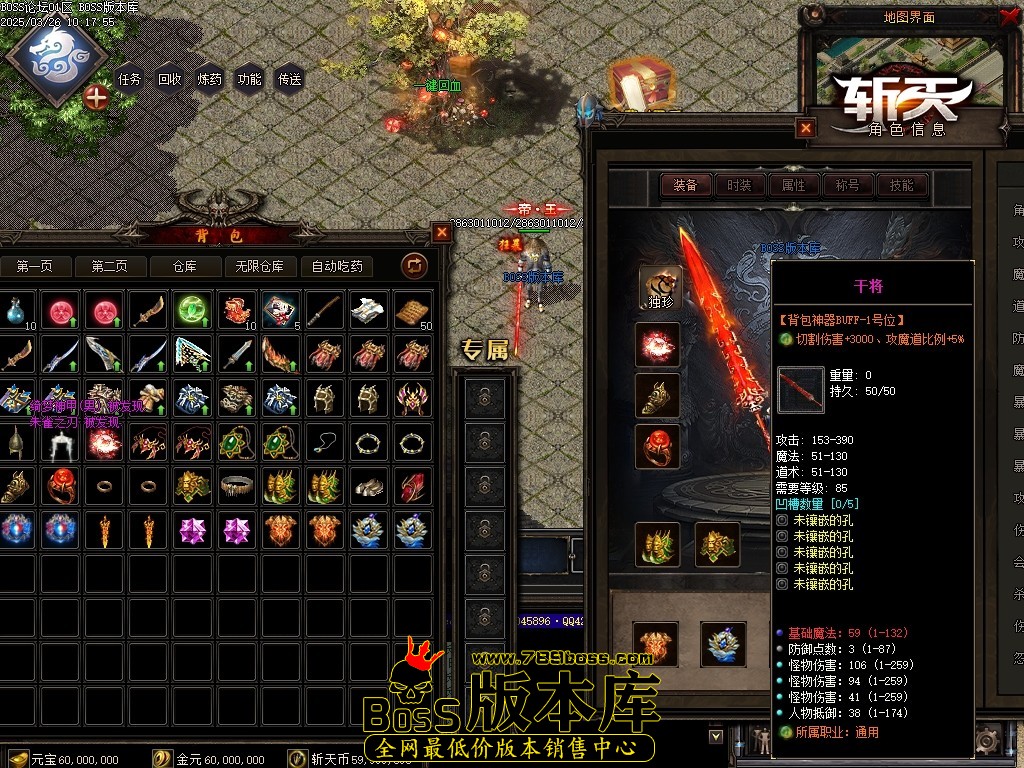Screen dimensions: 1024x768
Task: Open the 仓库 warehouse tab
Action: click(185, 266)
